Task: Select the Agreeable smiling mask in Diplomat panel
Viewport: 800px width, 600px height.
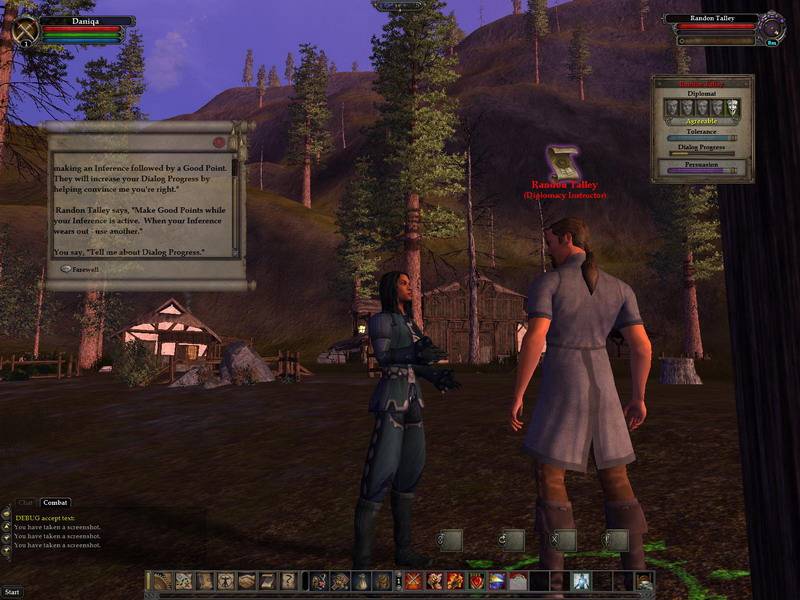Action: click(x=731, y=107)
